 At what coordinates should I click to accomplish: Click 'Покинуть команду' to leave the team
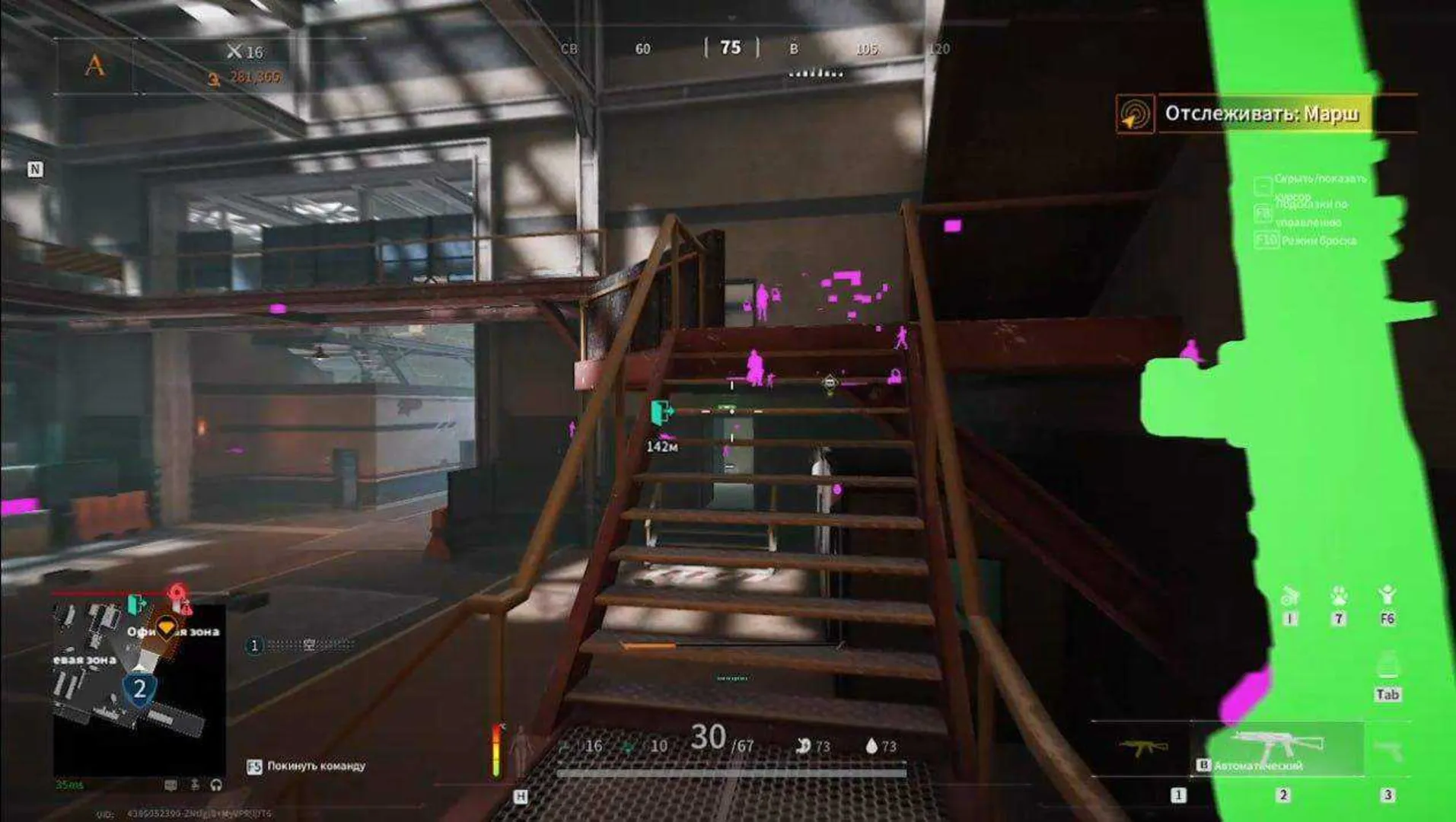[316, 766]
